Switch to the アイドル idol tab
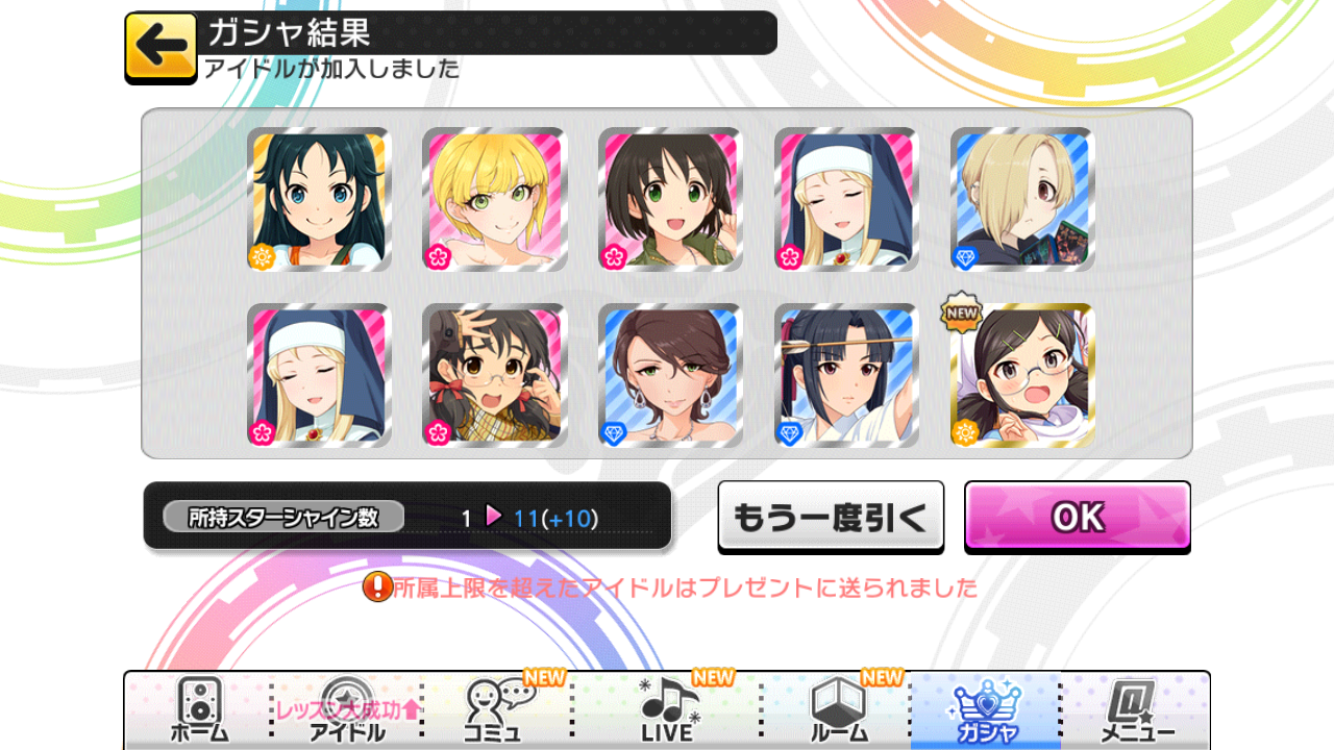The image size is (1334, 750). tap(347, 711)
